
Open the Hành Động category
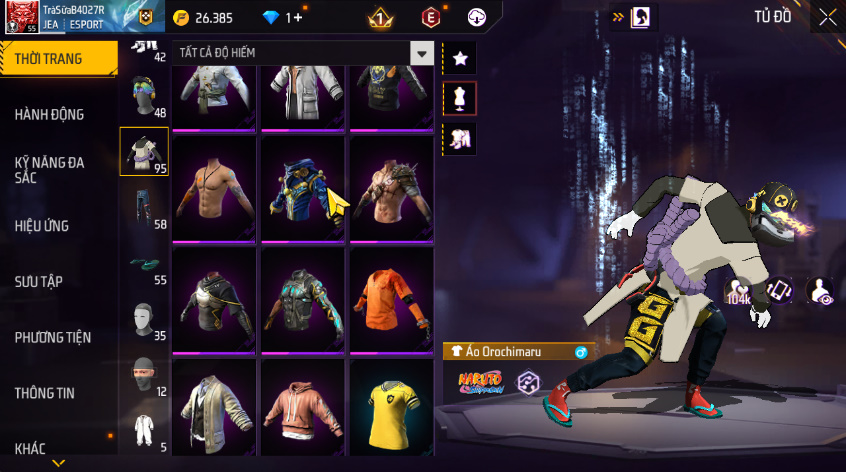(x=49, y=115)
